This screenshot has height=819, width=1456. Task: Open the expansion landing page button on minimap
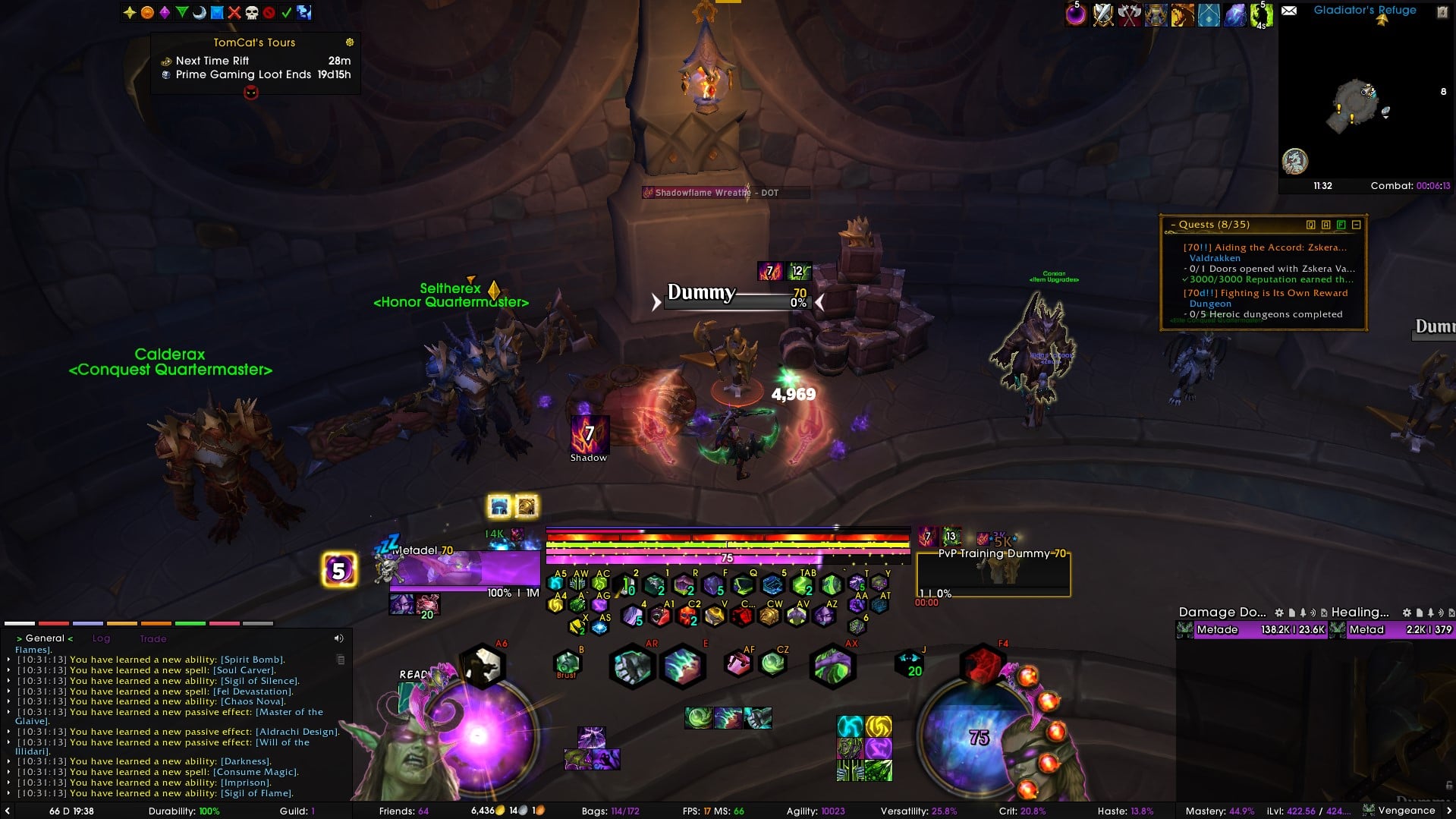coord(1295,161)
